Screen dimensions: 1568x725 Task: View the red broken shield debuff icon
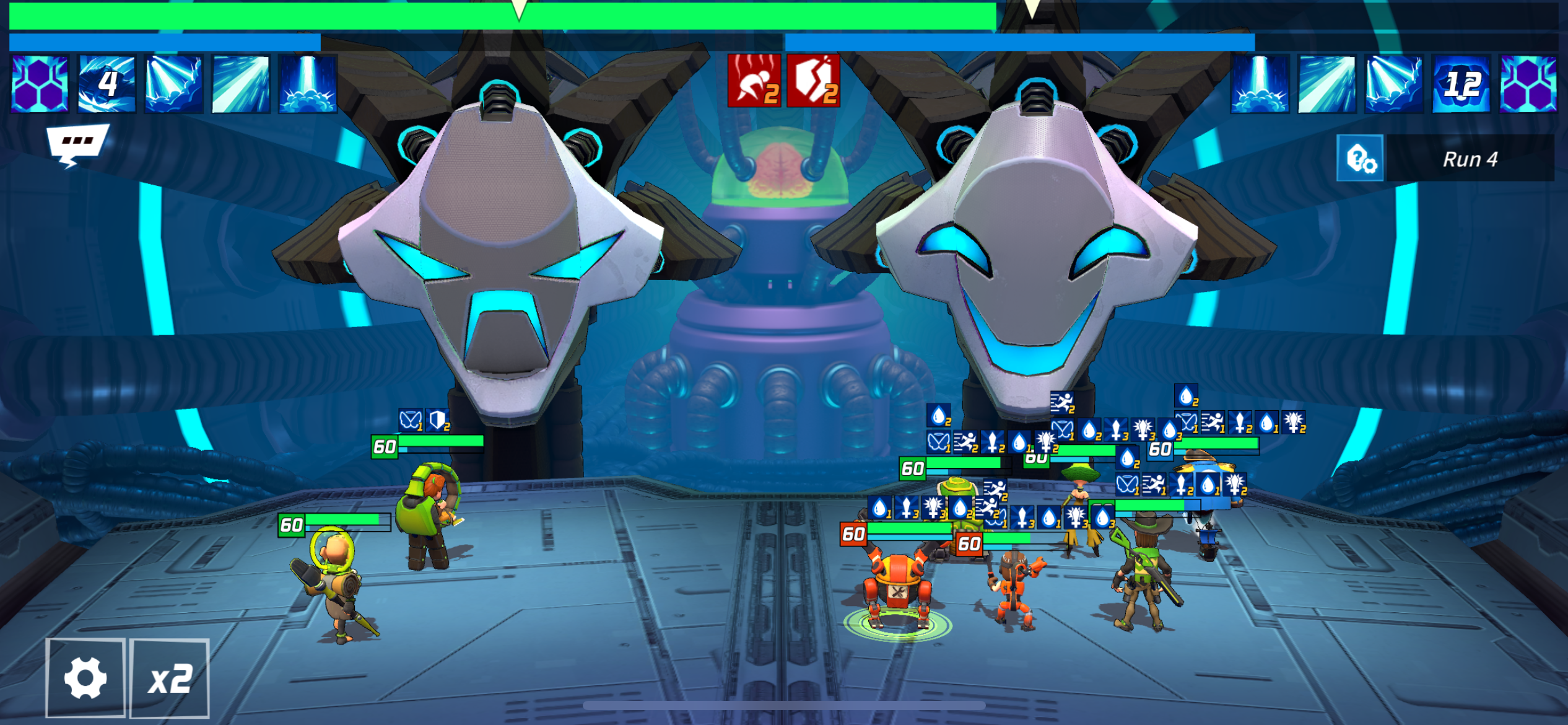[813, 81]
